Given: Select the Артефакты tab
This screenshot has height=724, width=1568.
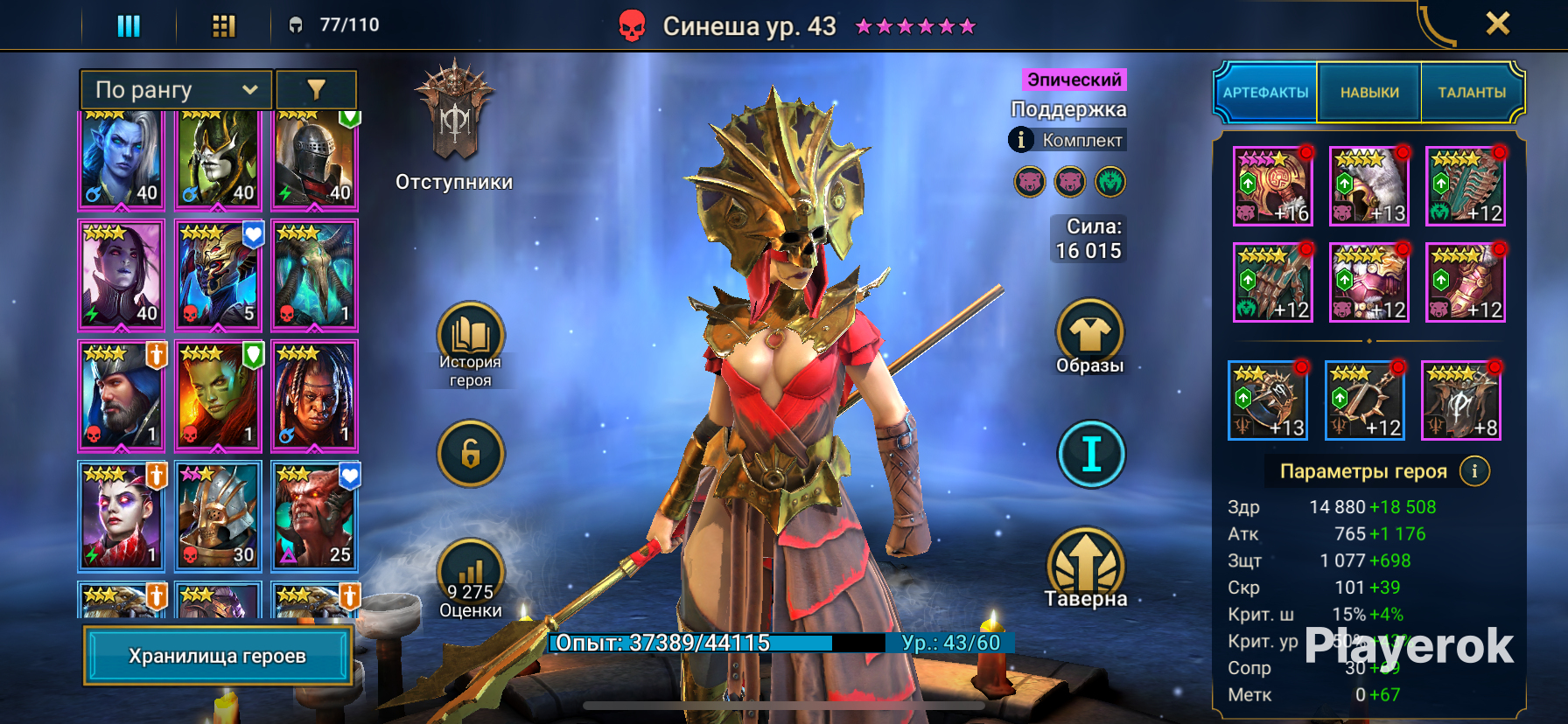Looking at the screenshot, I should 1265,92.
